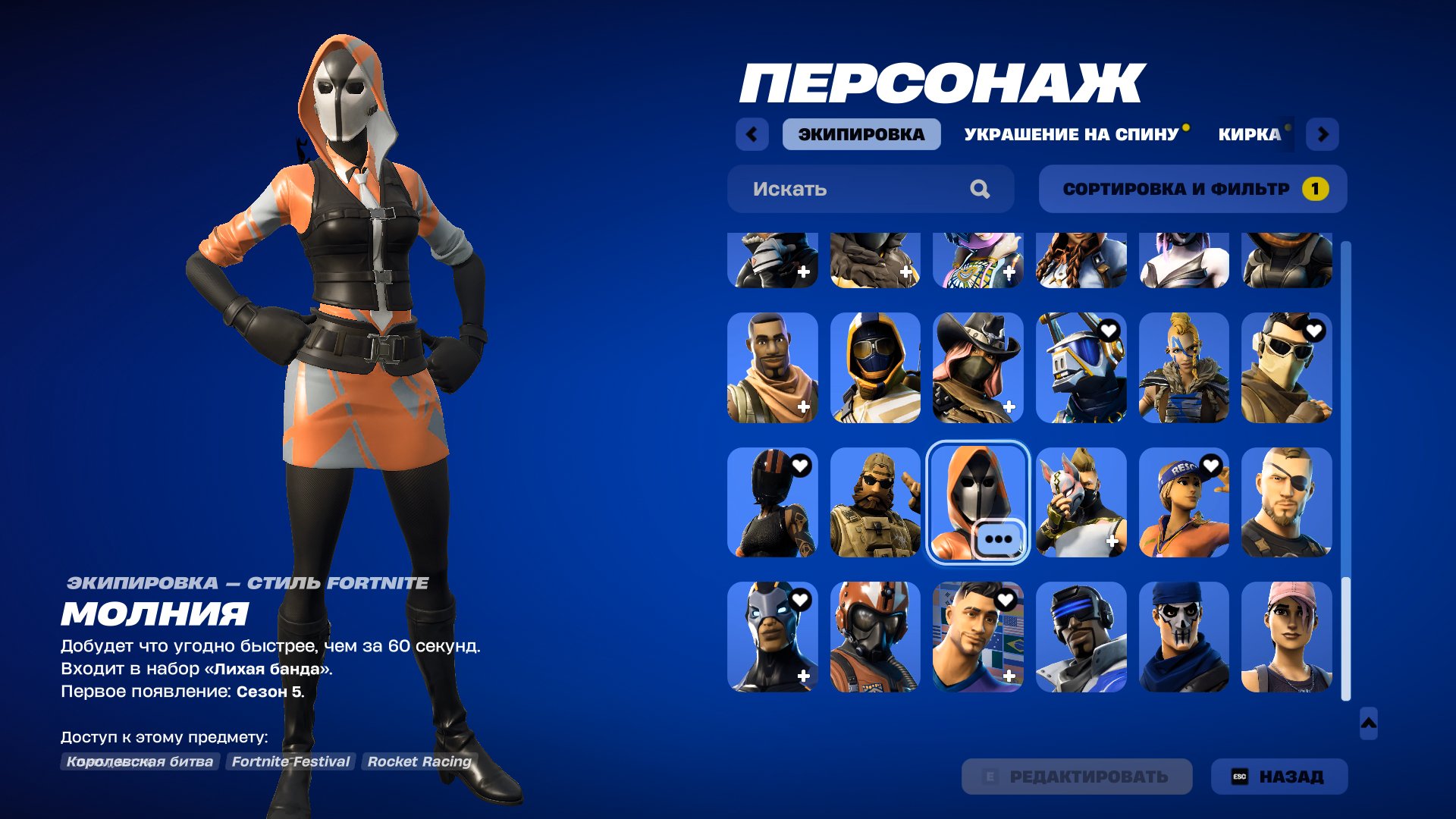Select the masked cowboy hat skin

[977, 369]
